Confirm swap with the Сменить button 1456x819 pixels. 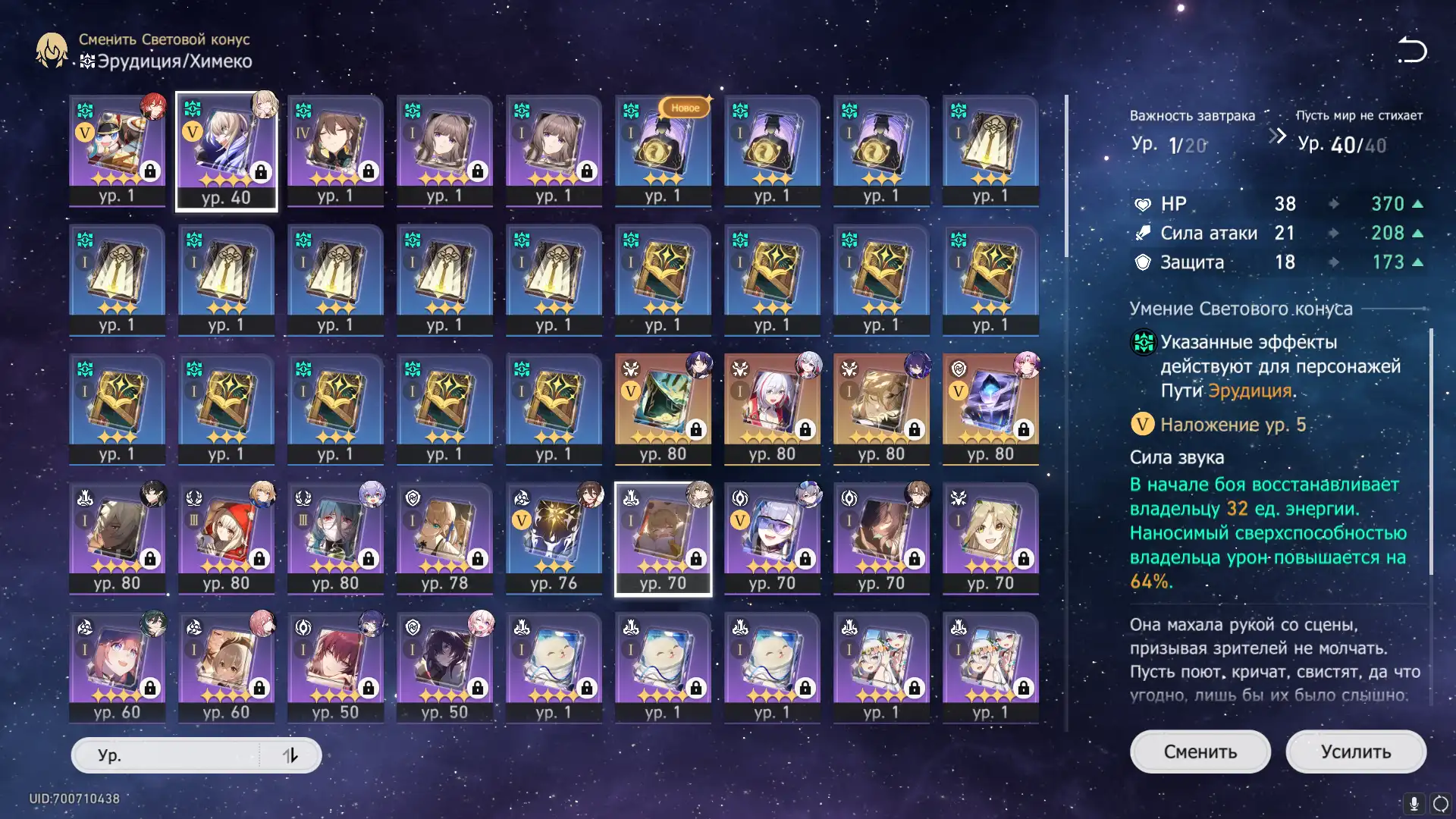[x=1200, y=752]
